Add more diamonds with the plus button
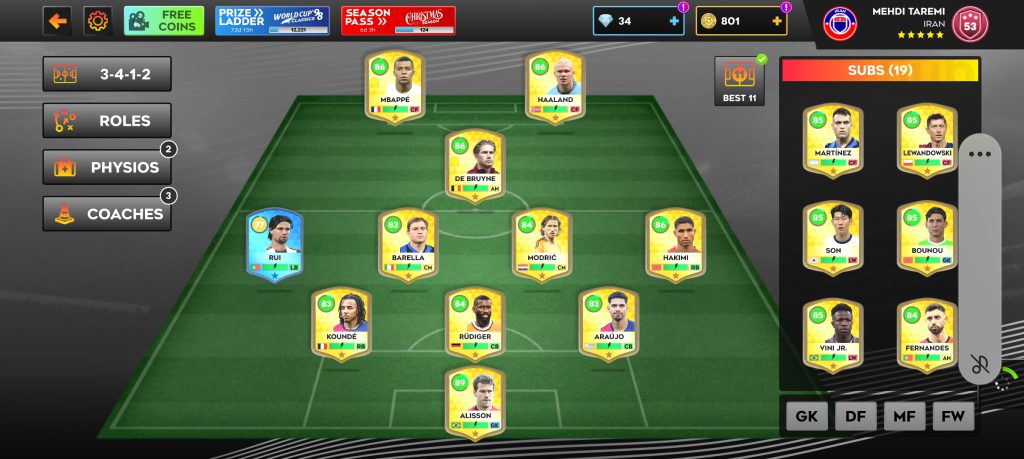 pyautogui.click(x=675, y=21)
